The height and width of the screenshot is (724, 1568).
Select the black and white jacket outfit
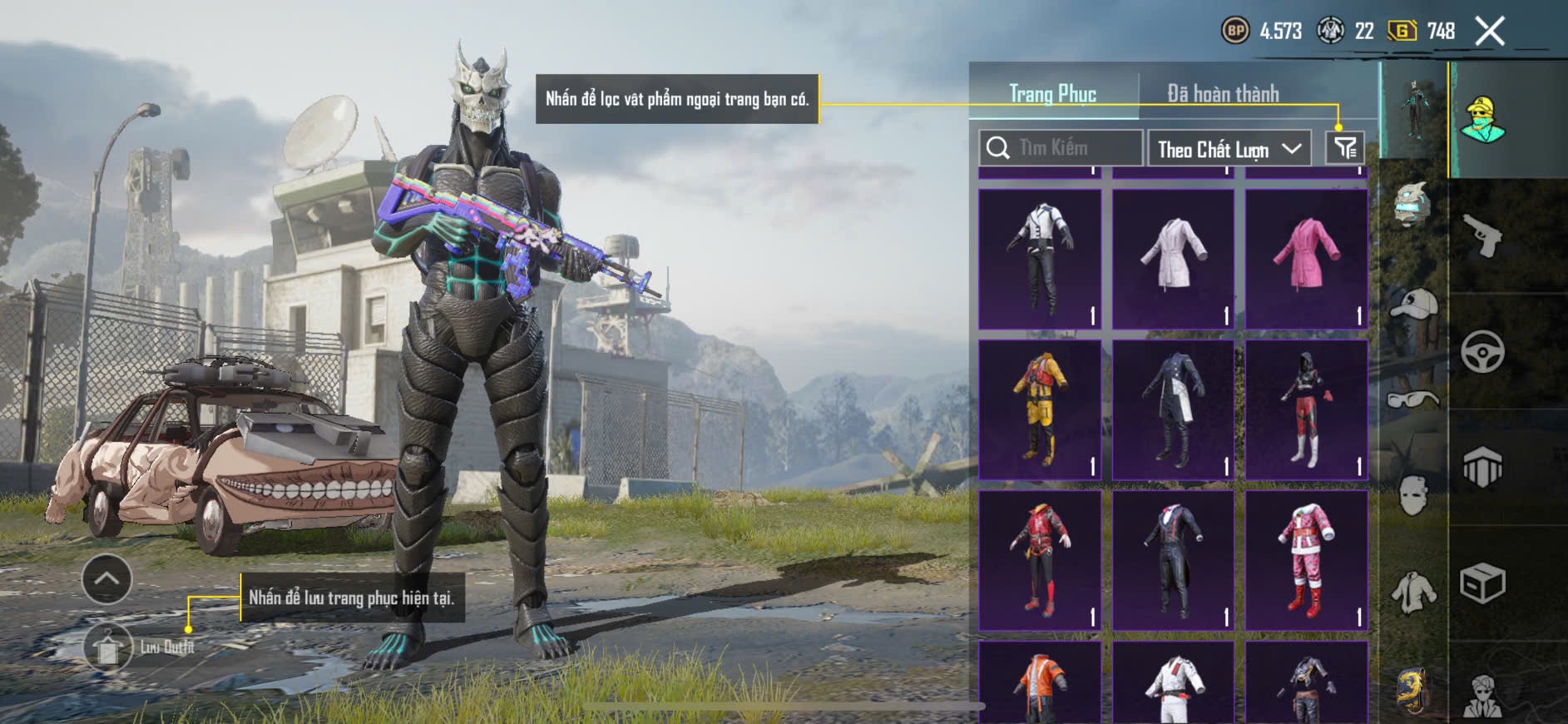(1040, 259)
